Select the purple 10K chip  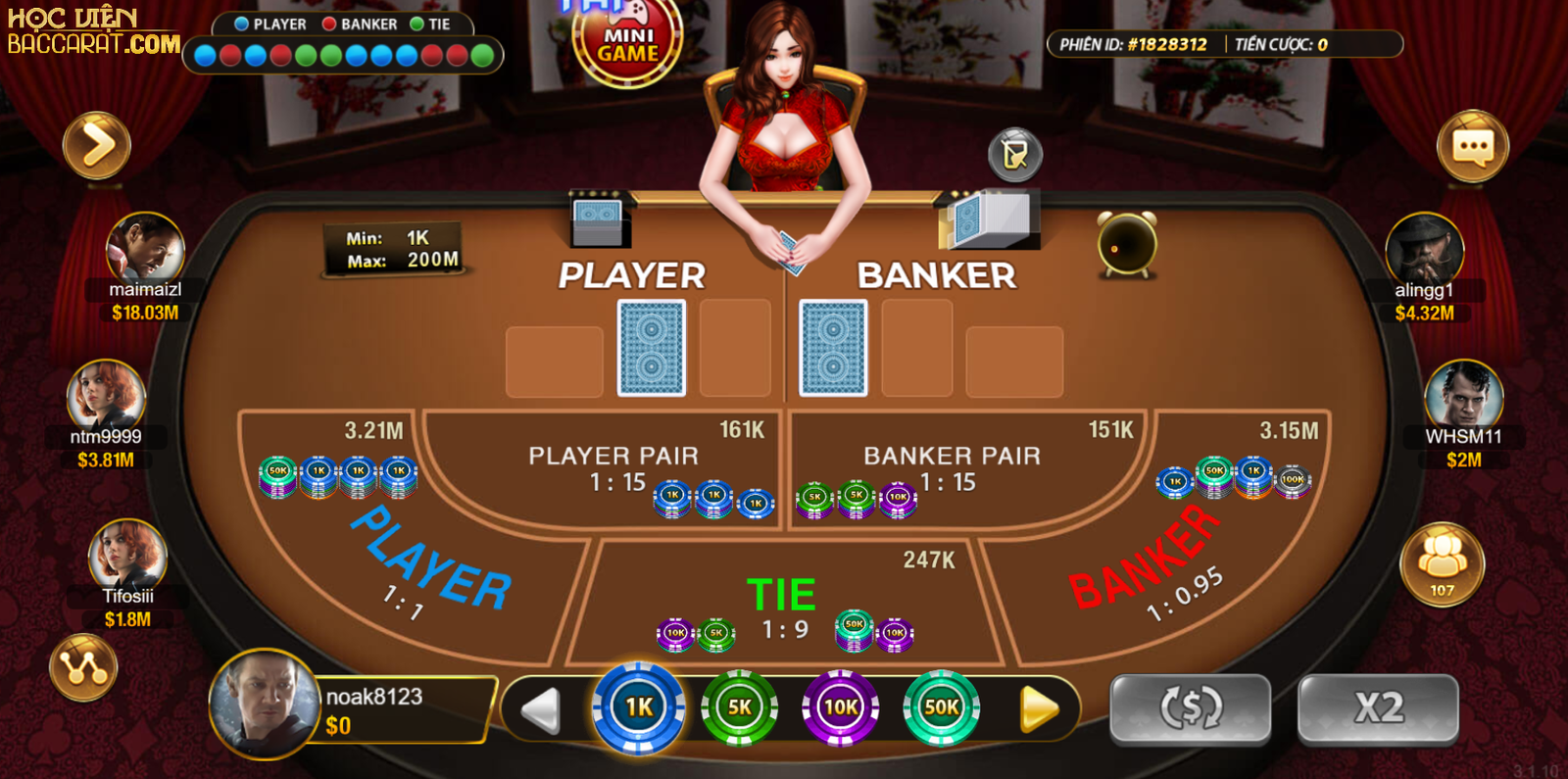coord(843,707)
